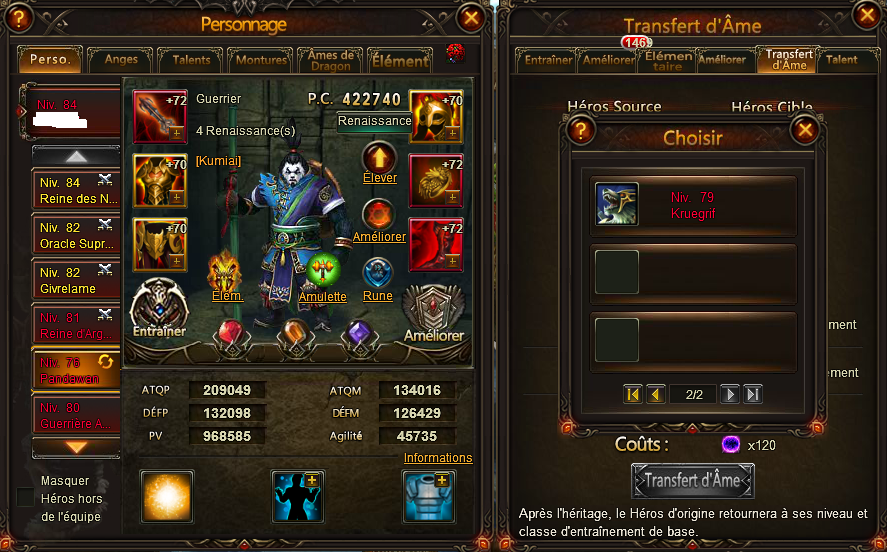887x552 pixels.
Task: Click the Transfert d'Âme confirm button
Action: click(x=692, y=480)
